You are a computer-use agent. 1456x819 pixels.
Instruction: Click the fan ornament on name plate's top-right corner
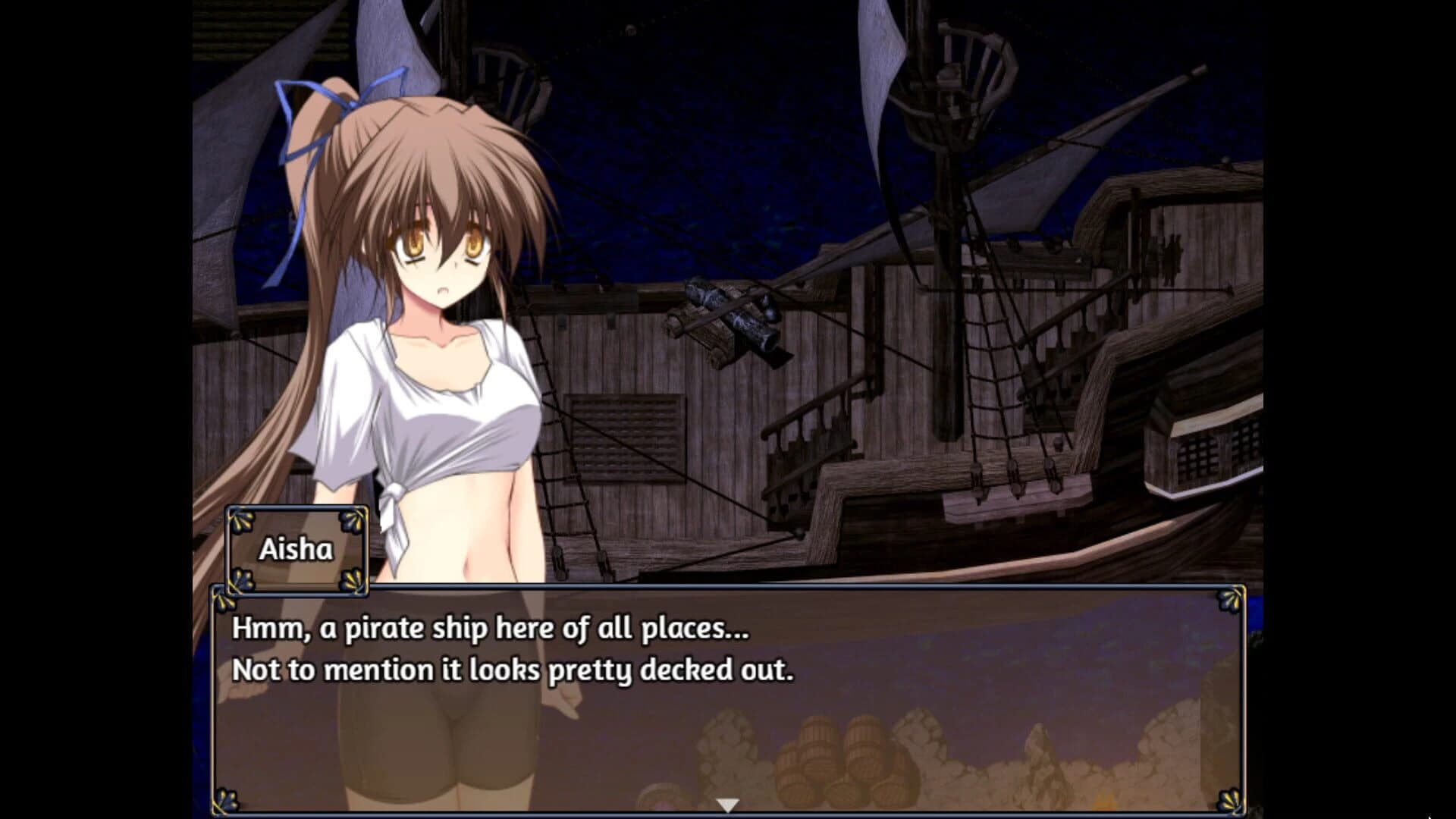[x=353, y=521]
